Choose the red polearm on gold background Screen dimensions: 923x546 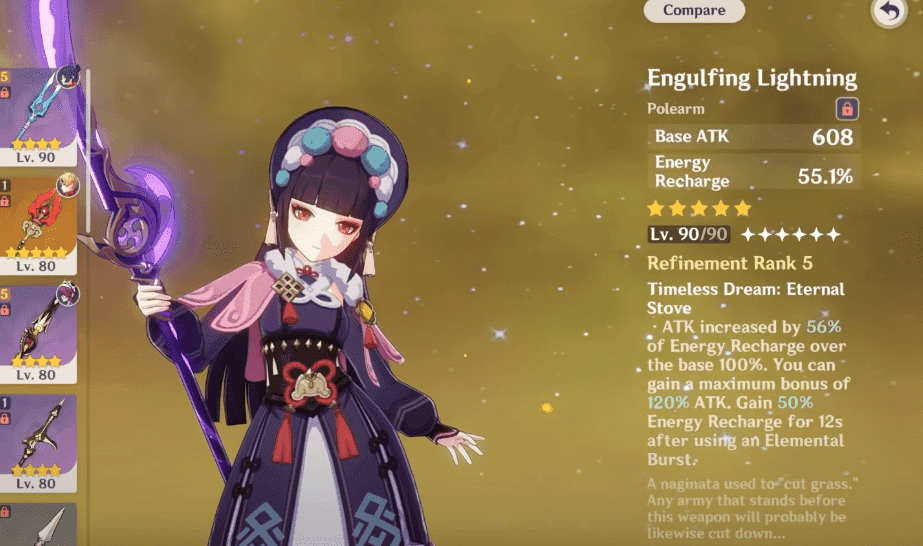point(38,224)
